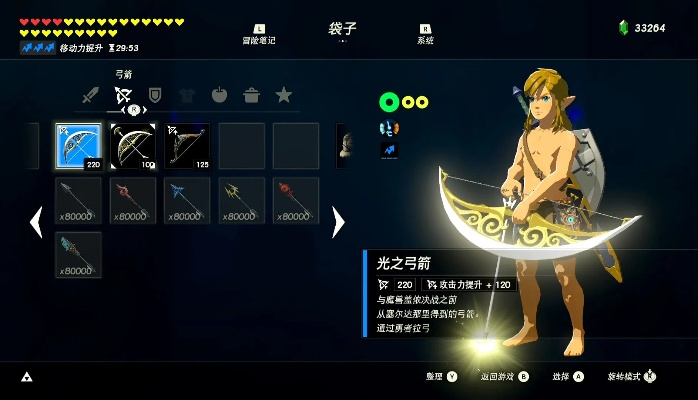Select the dark bow with 125 attack

187,146
